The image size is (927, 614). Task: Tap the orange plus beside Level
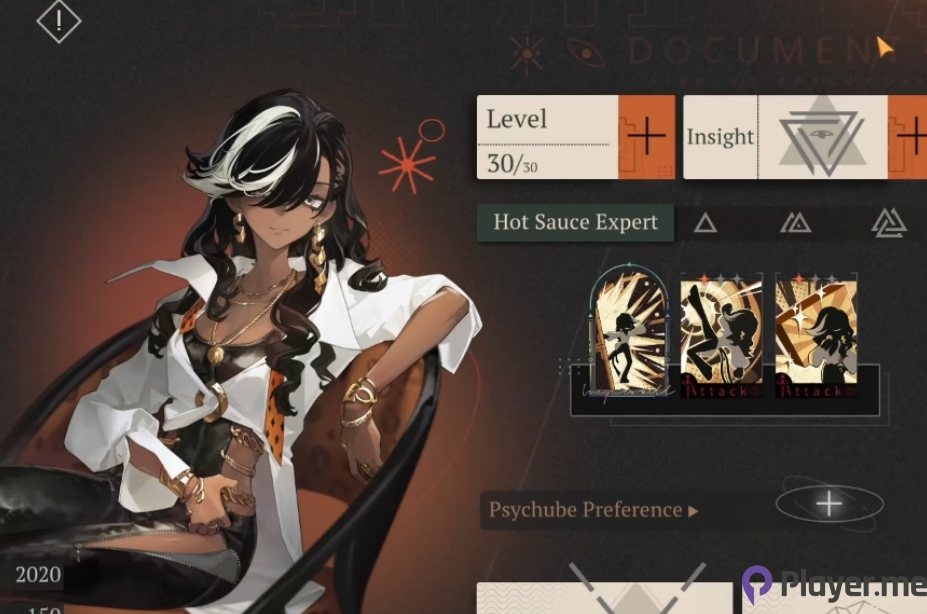point(646,137)
